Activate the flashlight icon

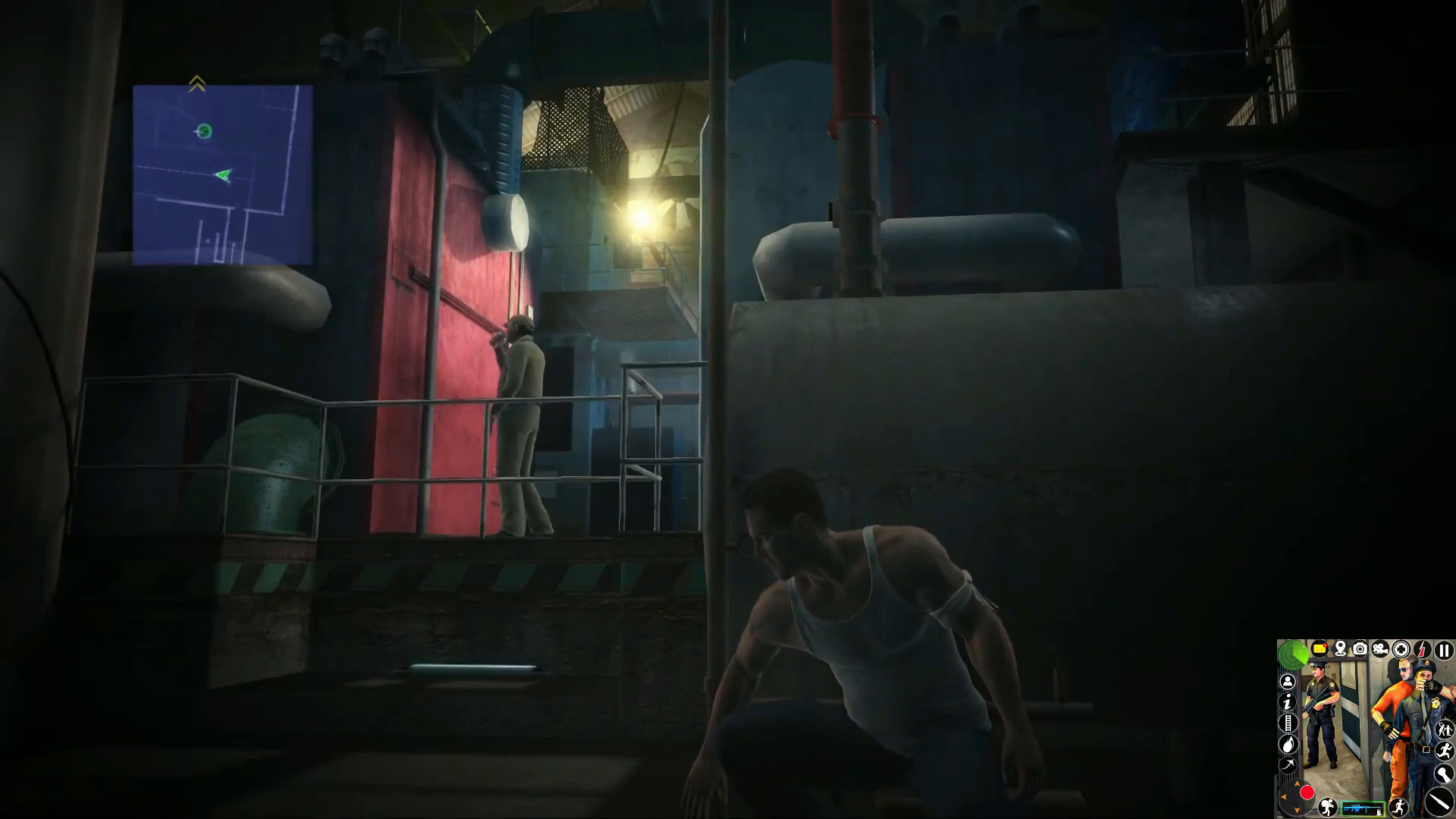(1442, 773)
